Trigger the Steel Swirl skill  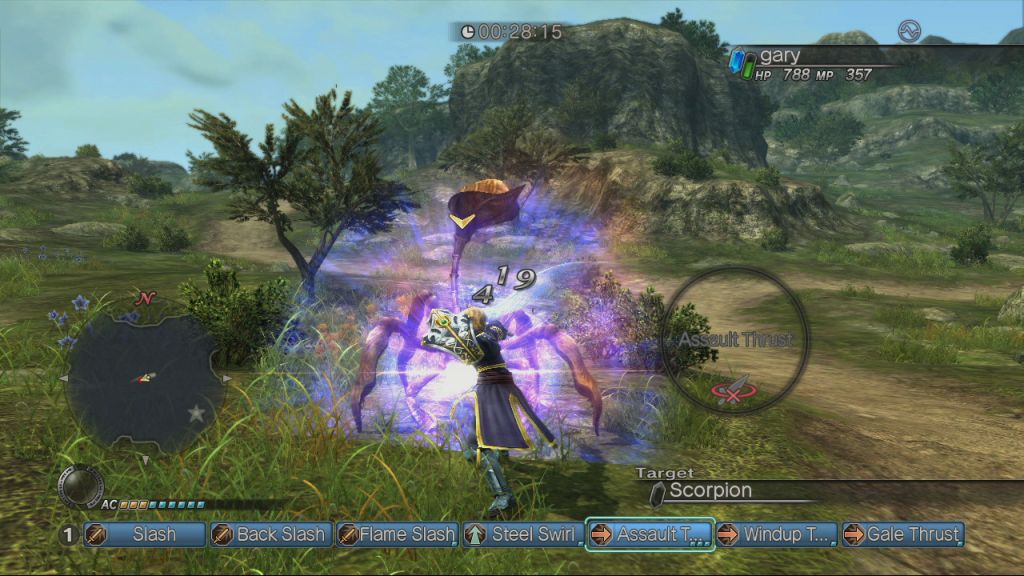click(x=523, y=535)
